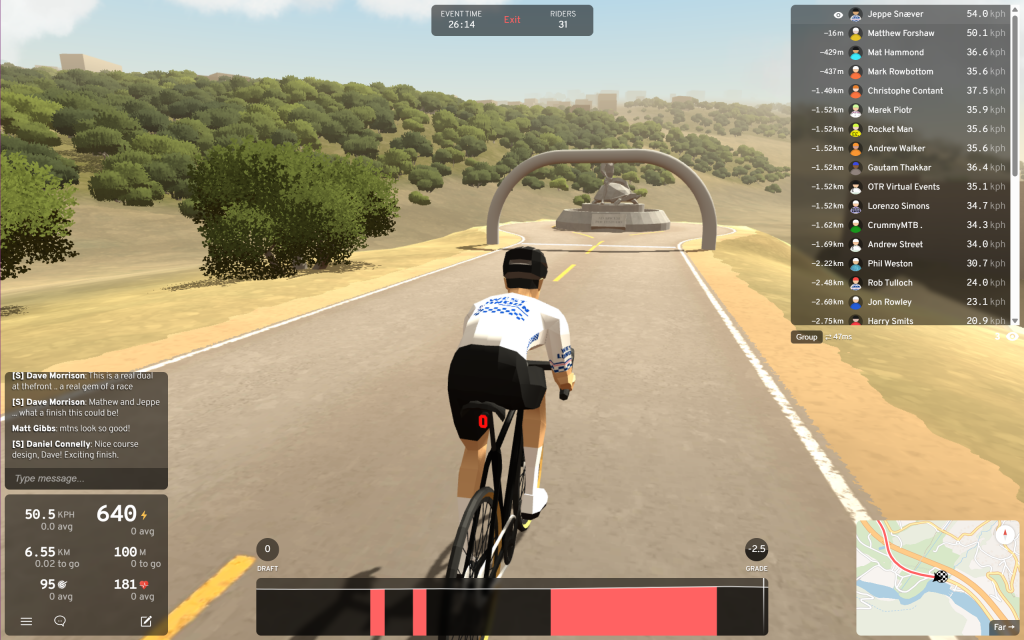This screenshot has width=1024, height=640.
Task: Pick OTR Virtual Events rider row
Action: 903,187
